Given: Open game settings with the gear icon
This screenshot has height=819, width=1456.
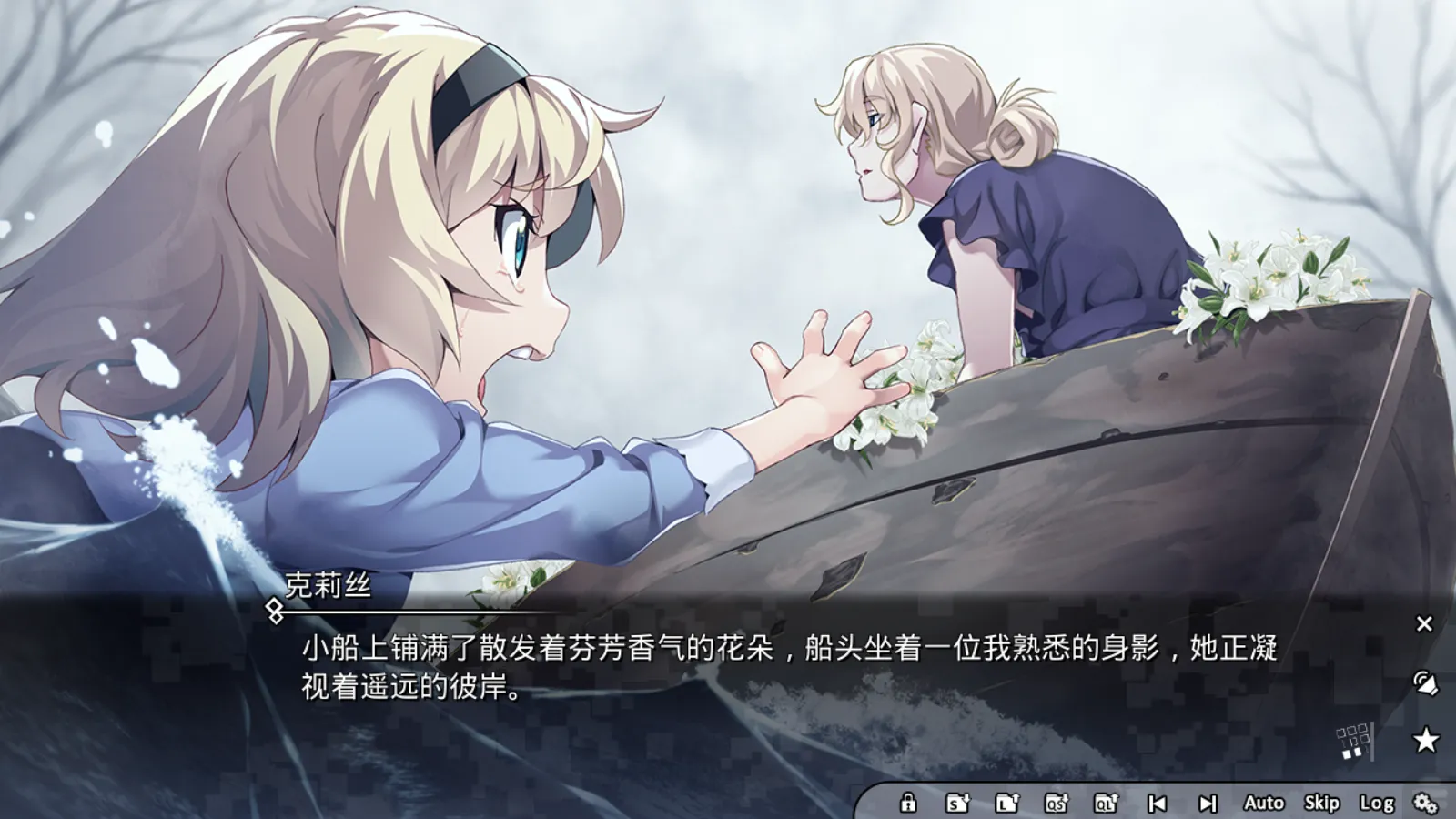Looking at the screenshot, I should 1426,804.
